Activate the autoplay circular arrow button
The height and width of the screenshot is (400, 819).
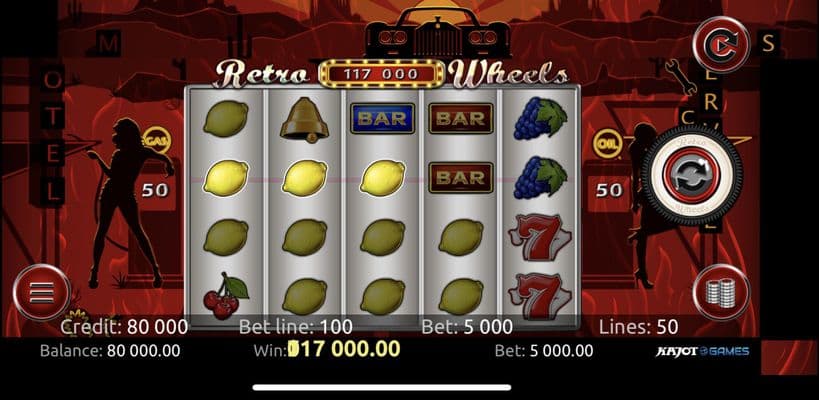[721, 46]
